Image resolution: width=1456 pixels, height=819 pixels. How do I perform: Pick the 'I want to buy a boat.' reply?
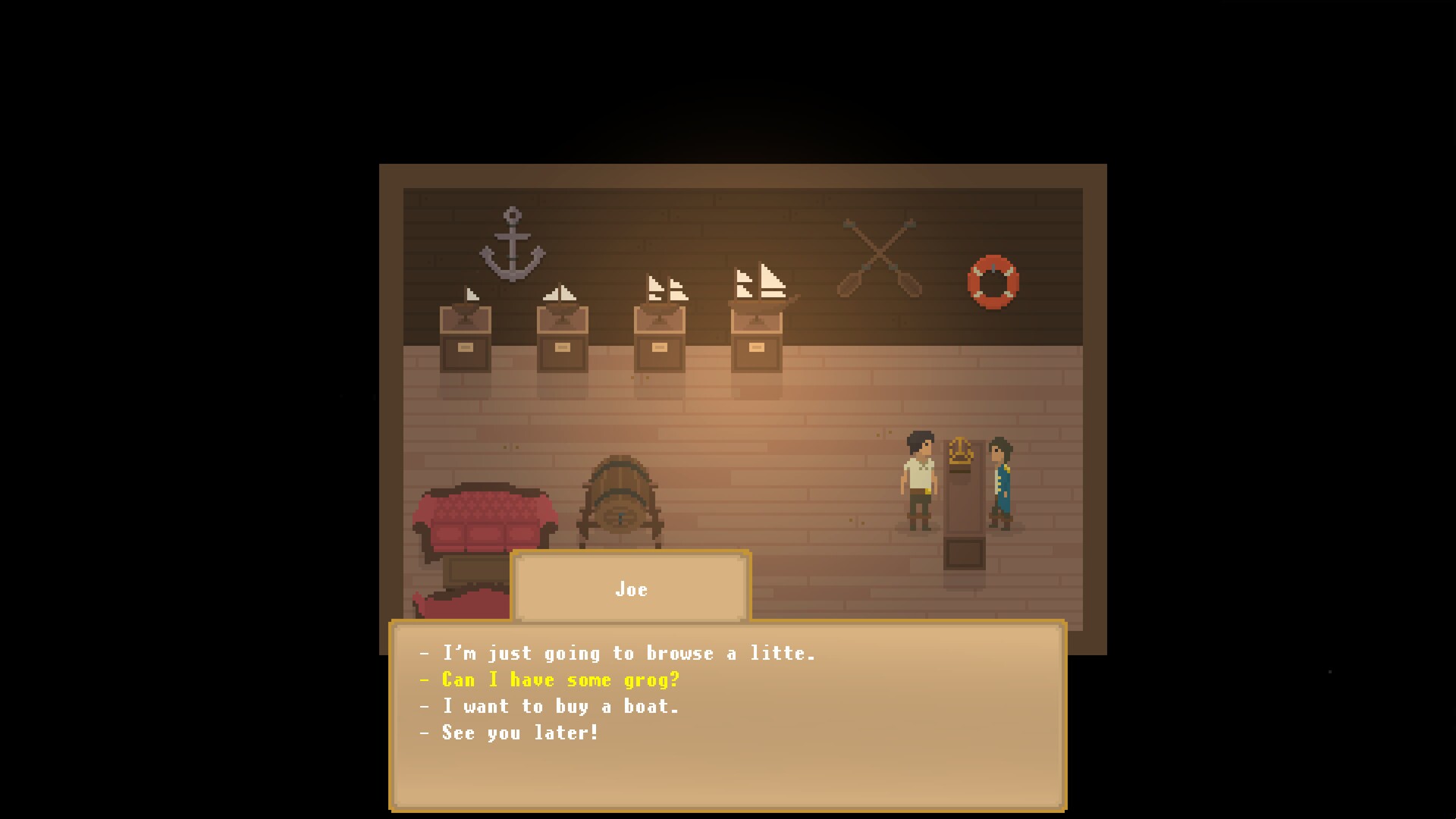[549, 706]
